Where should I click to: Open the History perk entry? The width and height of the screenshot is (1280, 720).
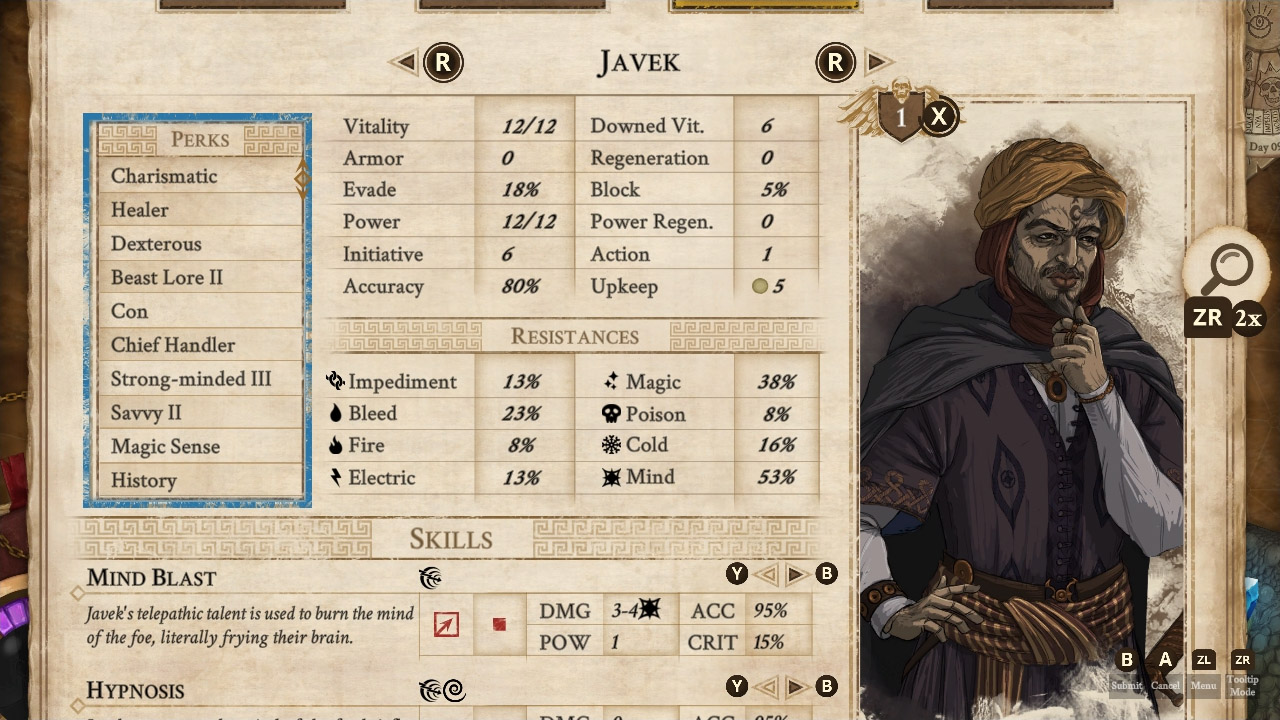[144, 481]
